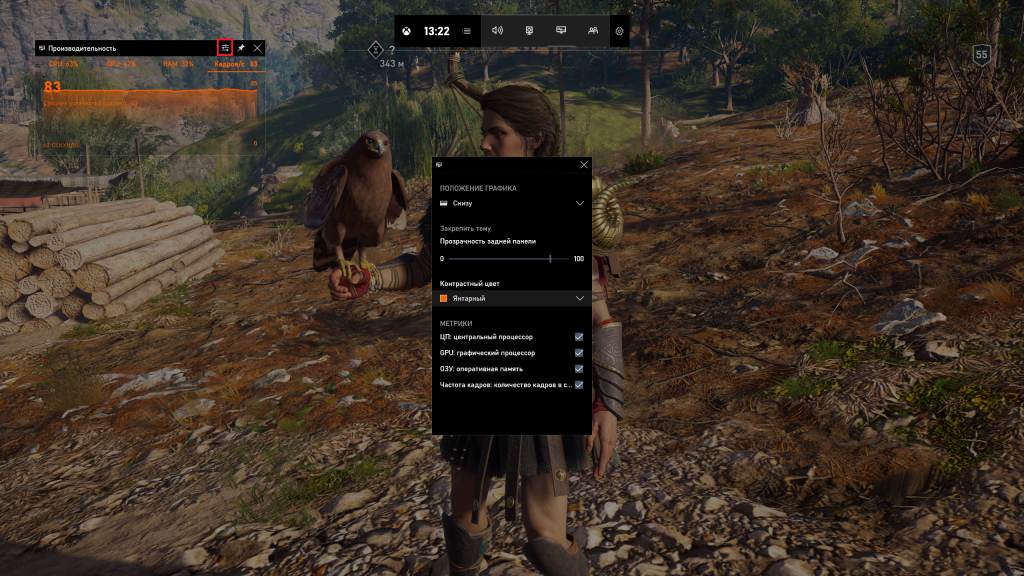
Task: Open the Xbox Game Bar widget menu
Action: click(x=467, y=31)
